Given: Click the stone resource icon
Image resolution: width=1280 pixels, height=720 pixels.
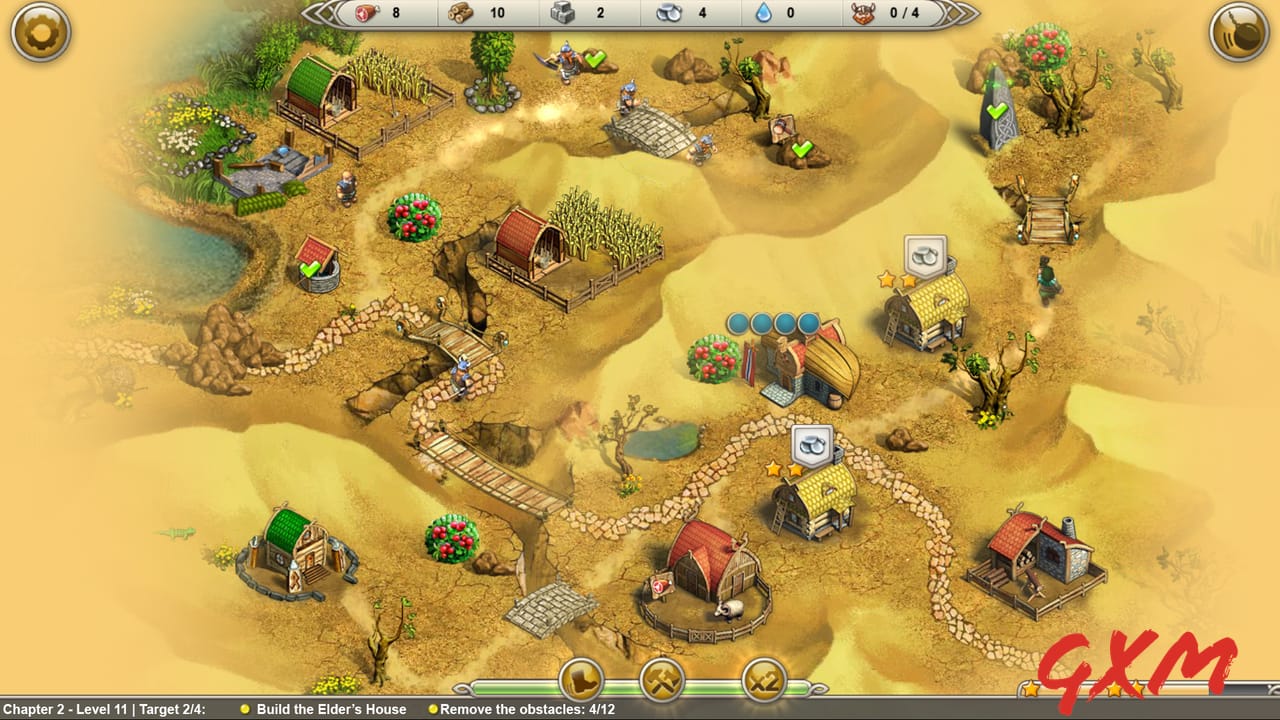Looking at the screenshot, I should (x=564, y=13).
